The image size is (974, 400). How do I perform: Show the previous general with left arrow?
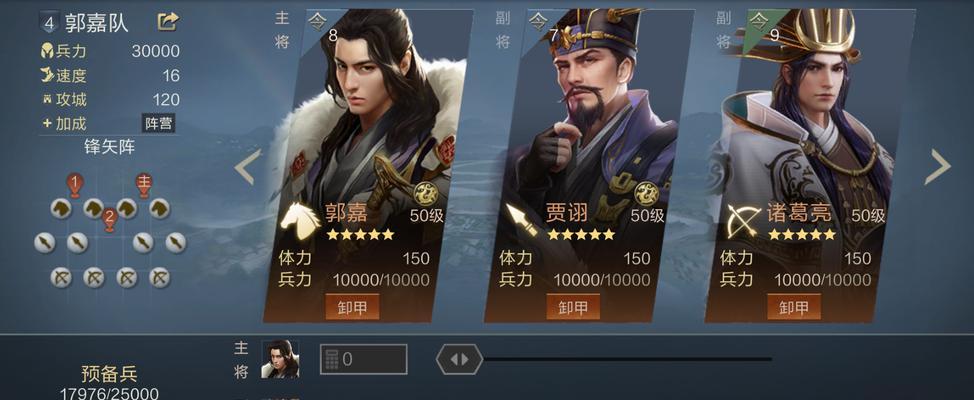(247, 167)
